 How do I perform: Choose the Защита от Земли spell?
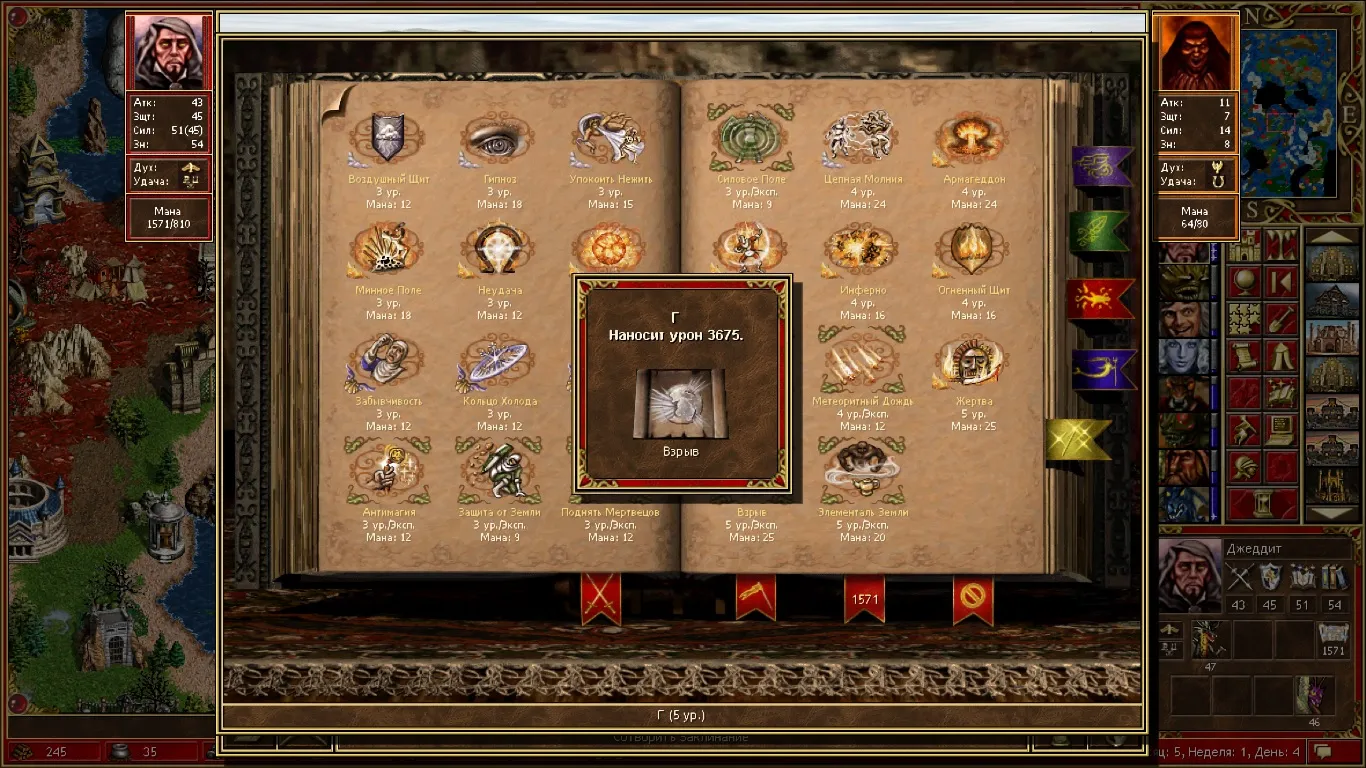pyautogui.click(x=498, y=471)
